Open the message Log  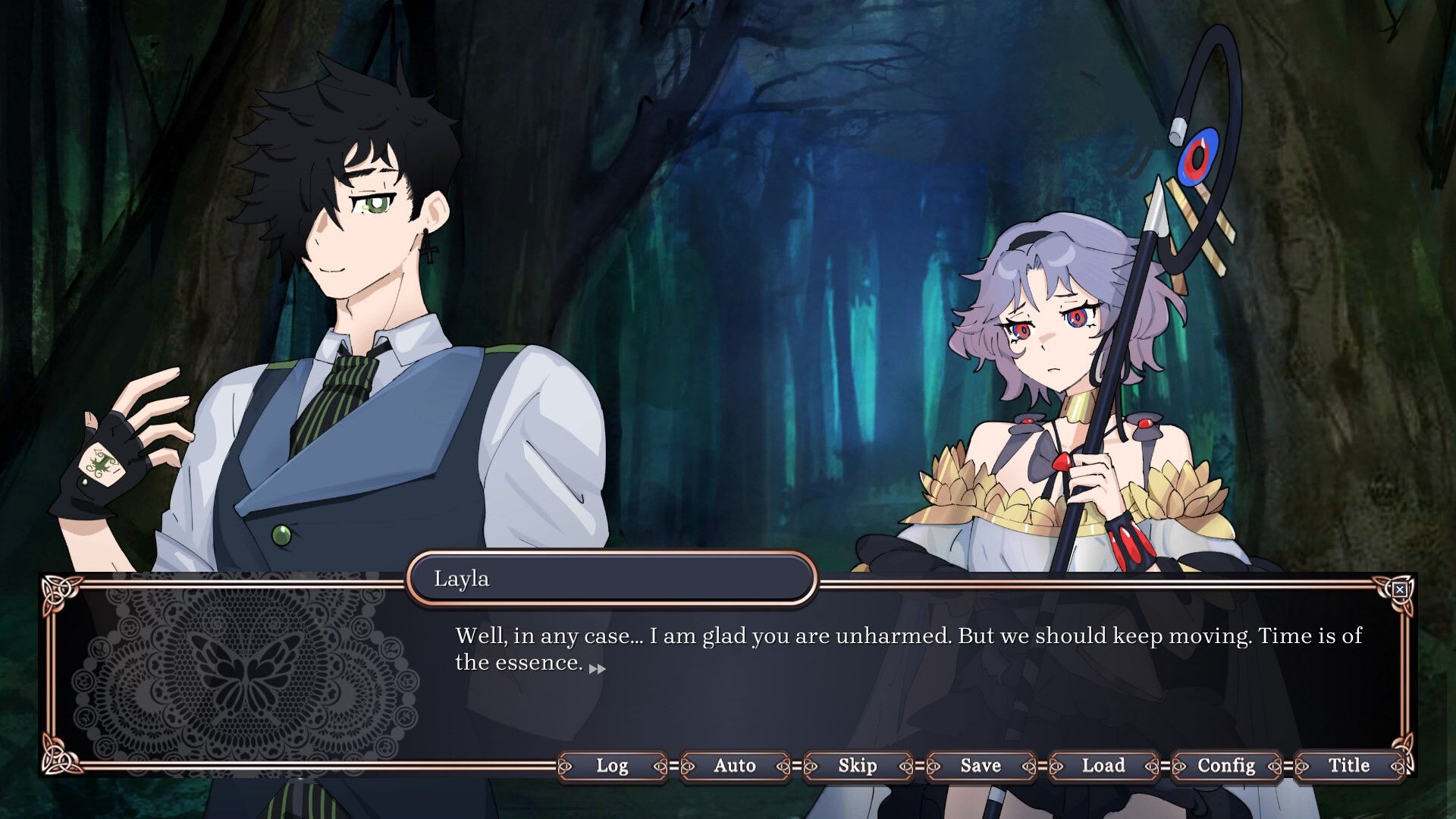(613, 766)
